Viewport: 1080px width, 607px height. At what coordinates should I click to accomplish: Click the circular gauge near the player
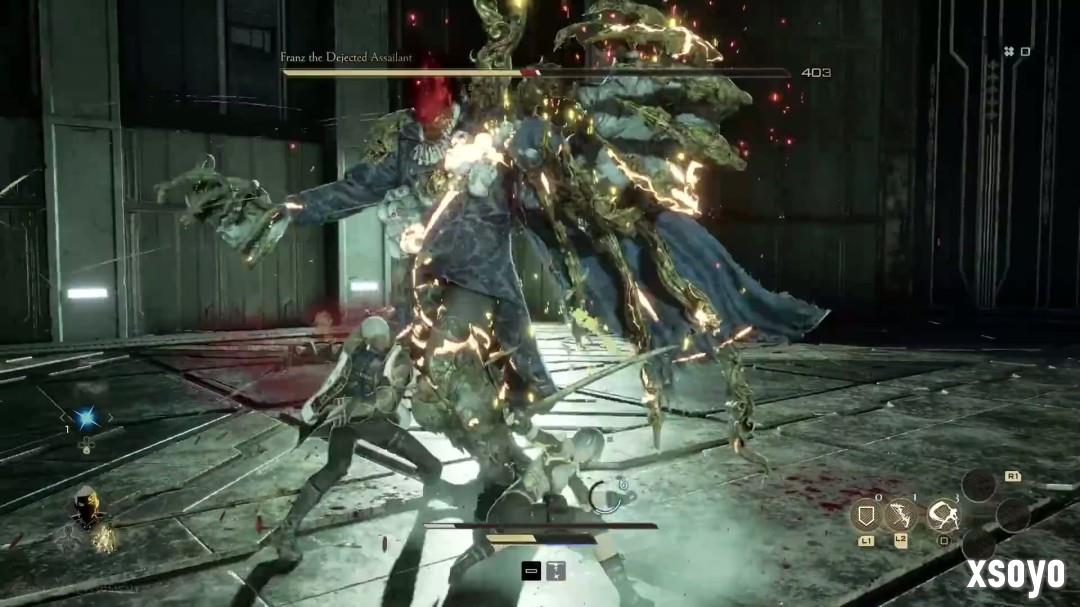606,496
